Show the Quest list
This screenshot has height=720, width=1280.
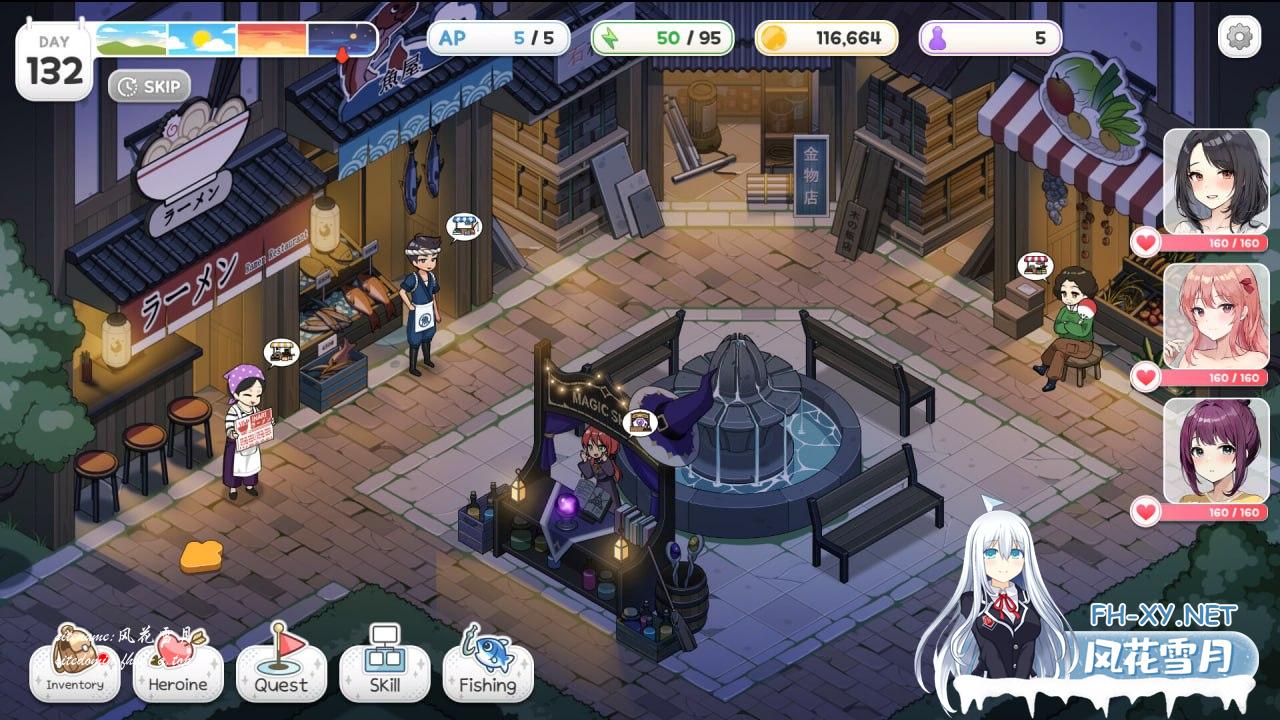pyautogui.click(x=281, y=668)
